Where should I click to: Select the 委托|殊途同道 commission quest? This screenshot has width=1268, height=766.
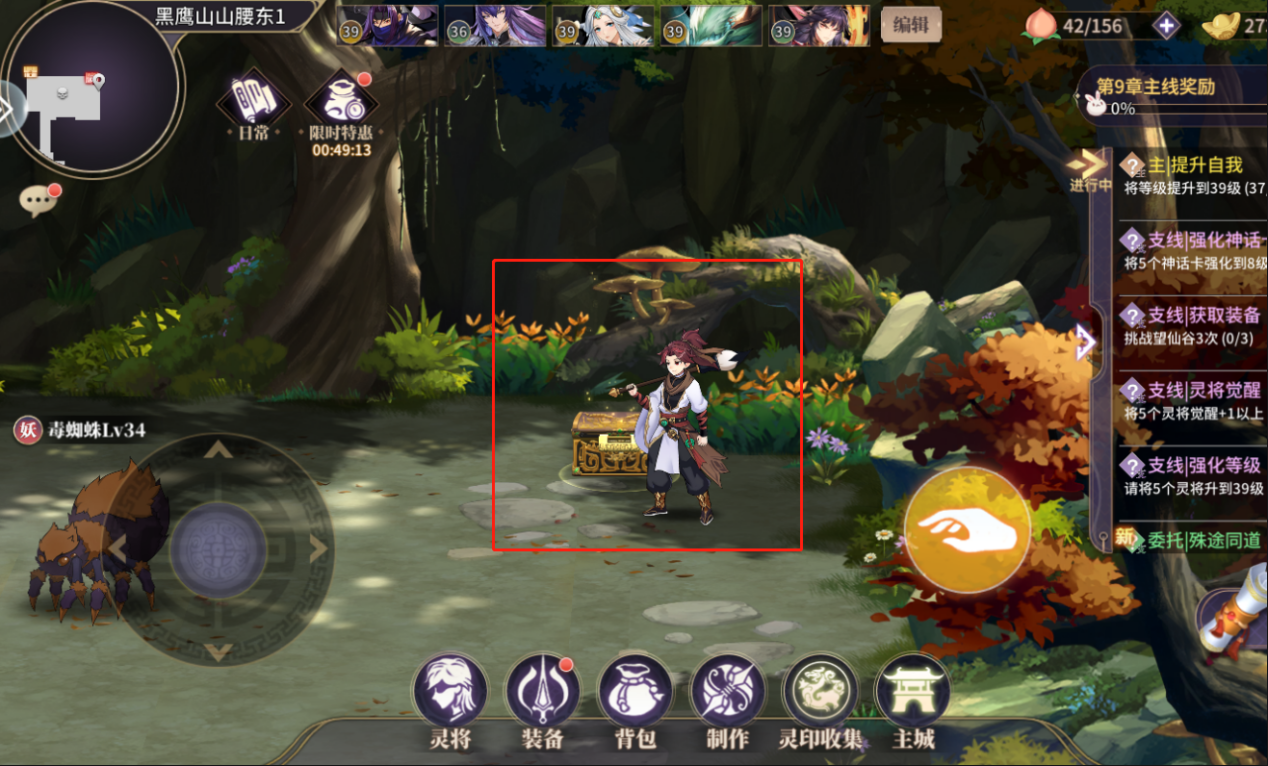point(1190,541)
